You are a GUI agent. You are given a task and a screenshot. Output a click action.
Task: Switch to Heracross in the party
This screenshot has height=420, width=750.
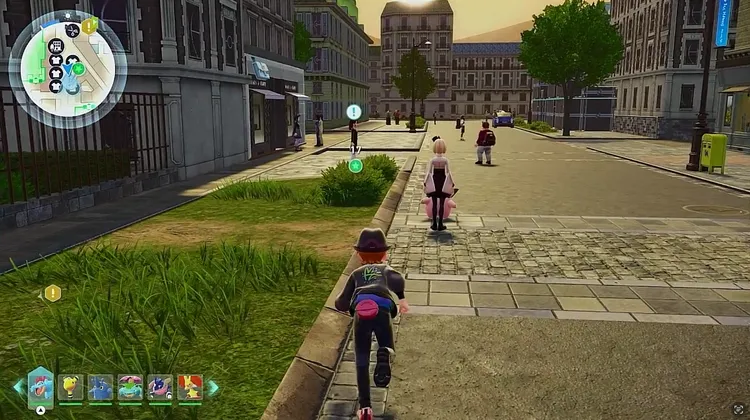[x=100, y=387]
